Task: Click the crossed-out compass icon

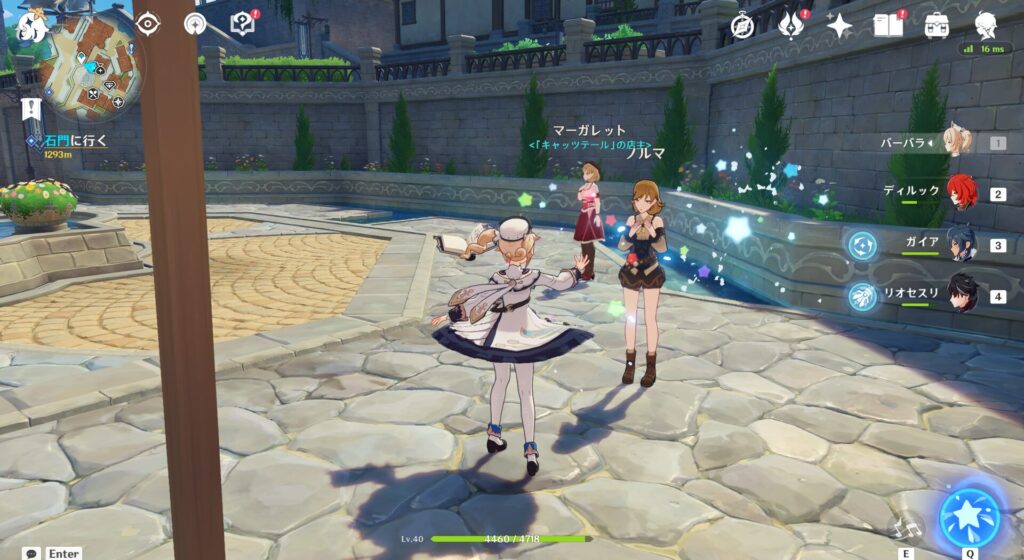Action: pyautogui.click(x=742, y=26)
